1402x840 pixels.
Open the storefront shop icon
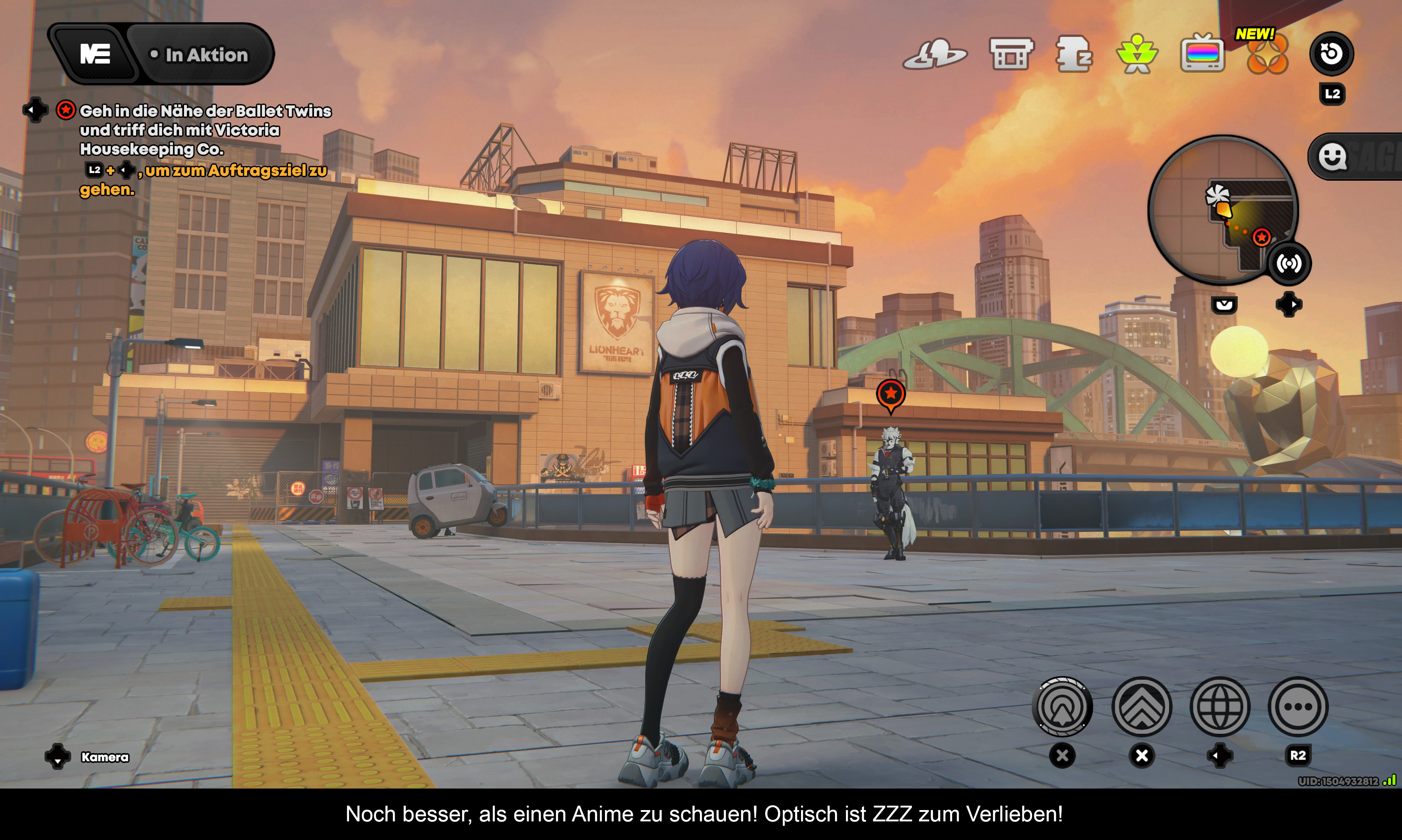coord(1011,54)
